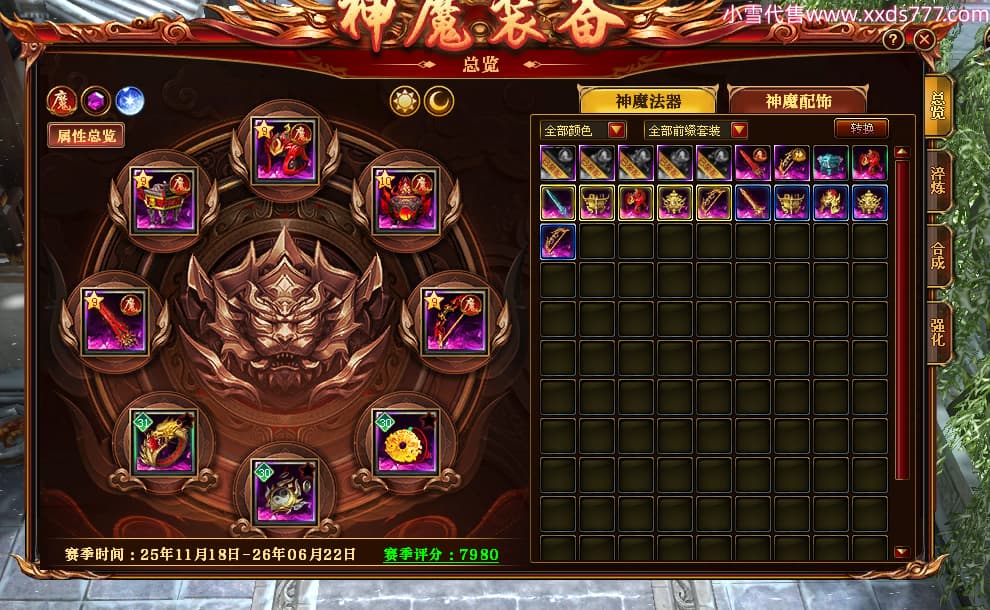The width and height of the screenshot is (990, 610).
Task: Select the cyan sword in the inventory grid
Action: (x=557, y=202)
